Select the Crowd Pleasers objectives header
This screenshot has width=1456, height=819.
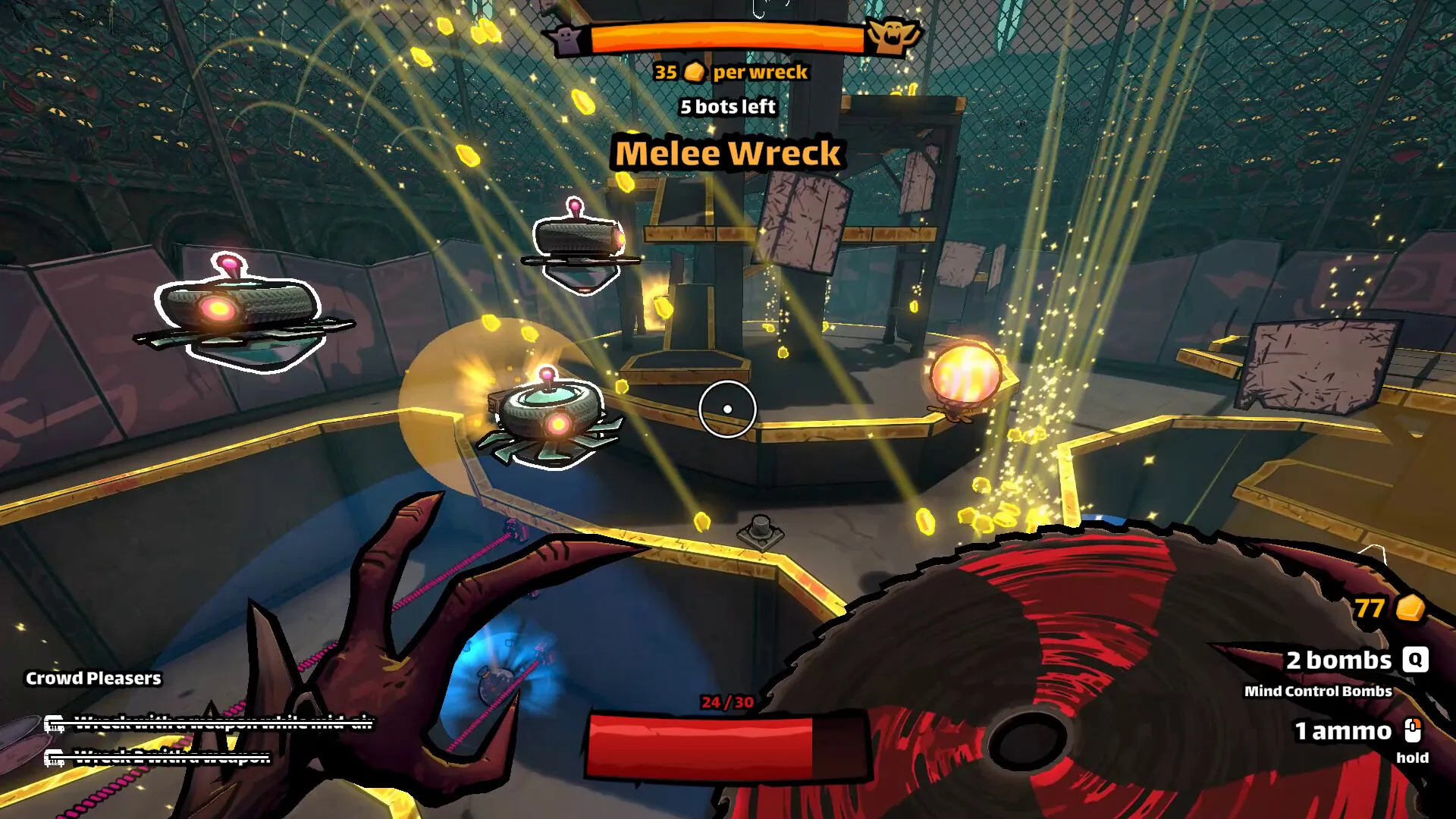(93, 678)
